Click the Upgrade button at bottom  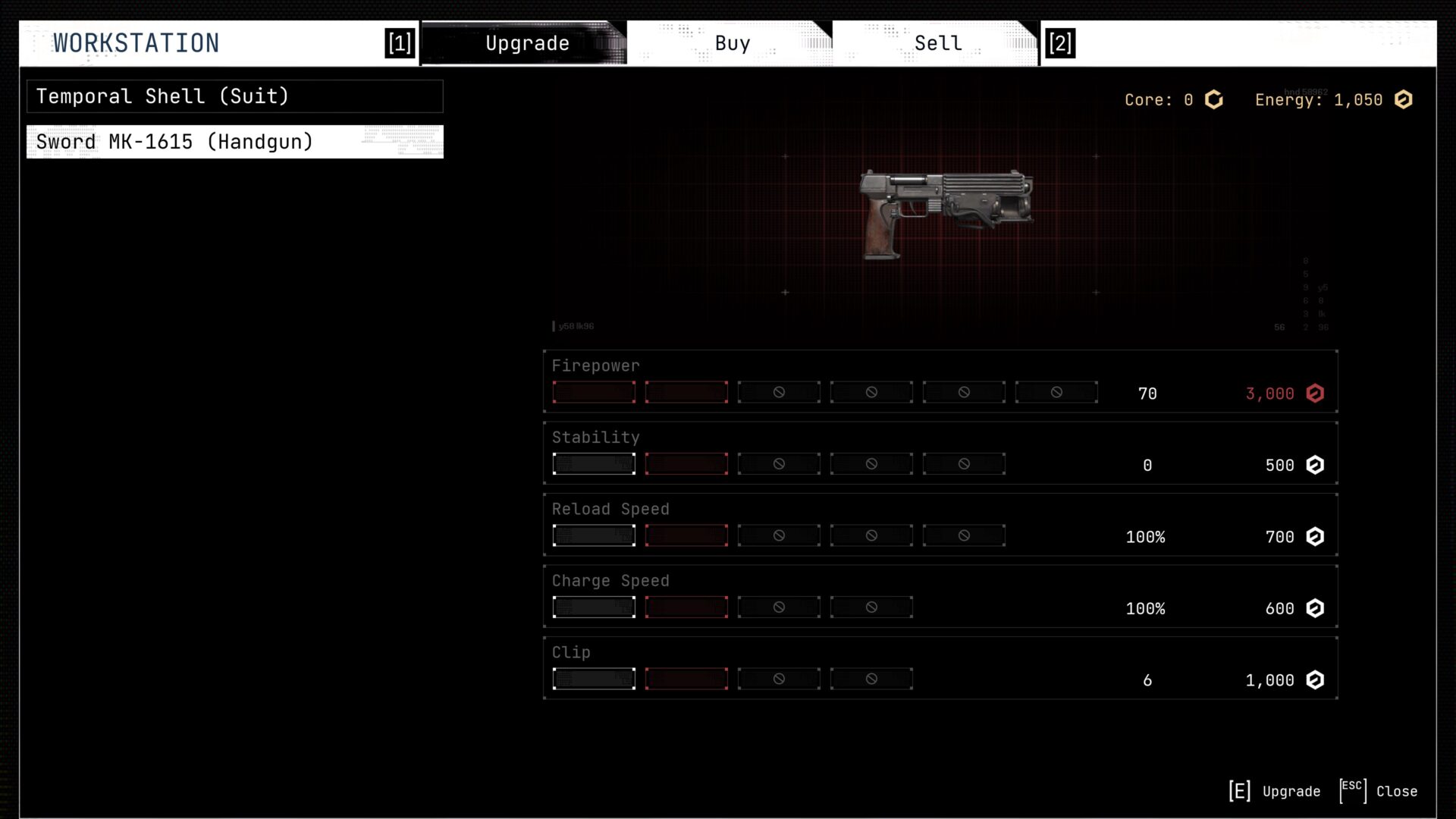1276,791
